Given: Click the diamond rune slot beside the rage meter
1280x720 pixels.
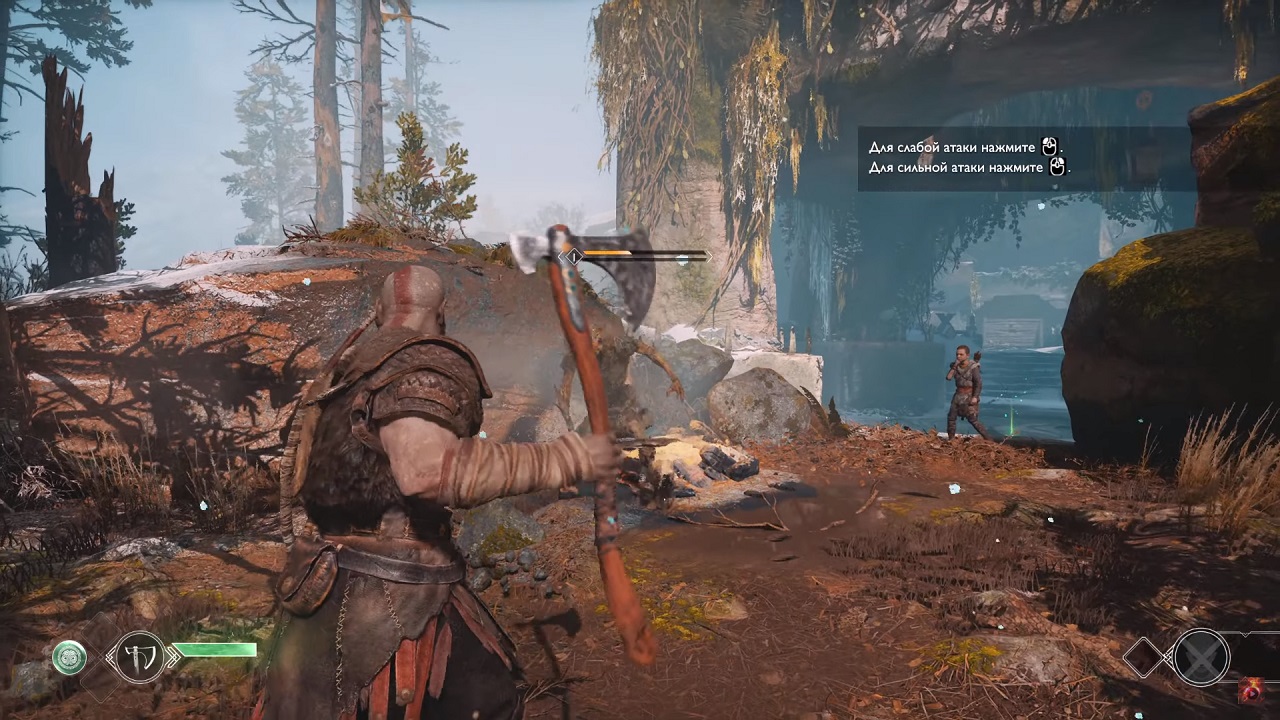Looking at the screenshot, I should [x=1144, y=658].
